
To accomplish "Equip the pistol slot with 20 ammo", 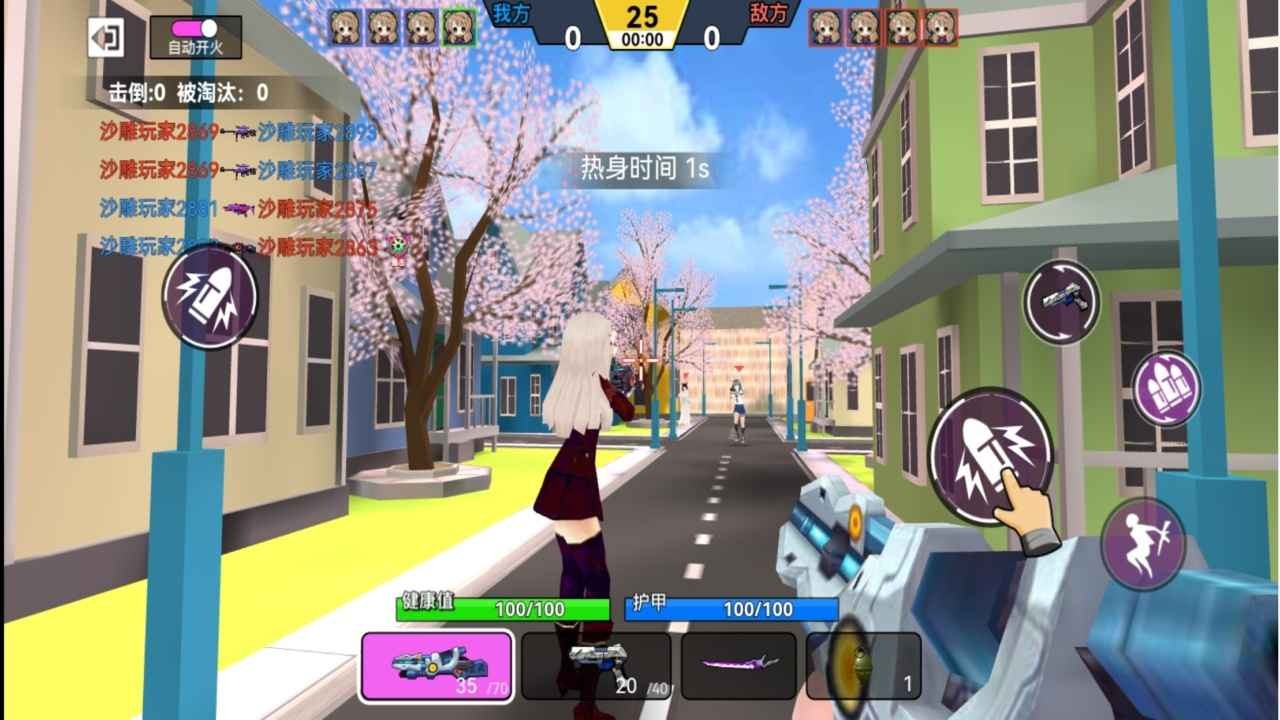I will pyautogui.click(x=596, y=665).
